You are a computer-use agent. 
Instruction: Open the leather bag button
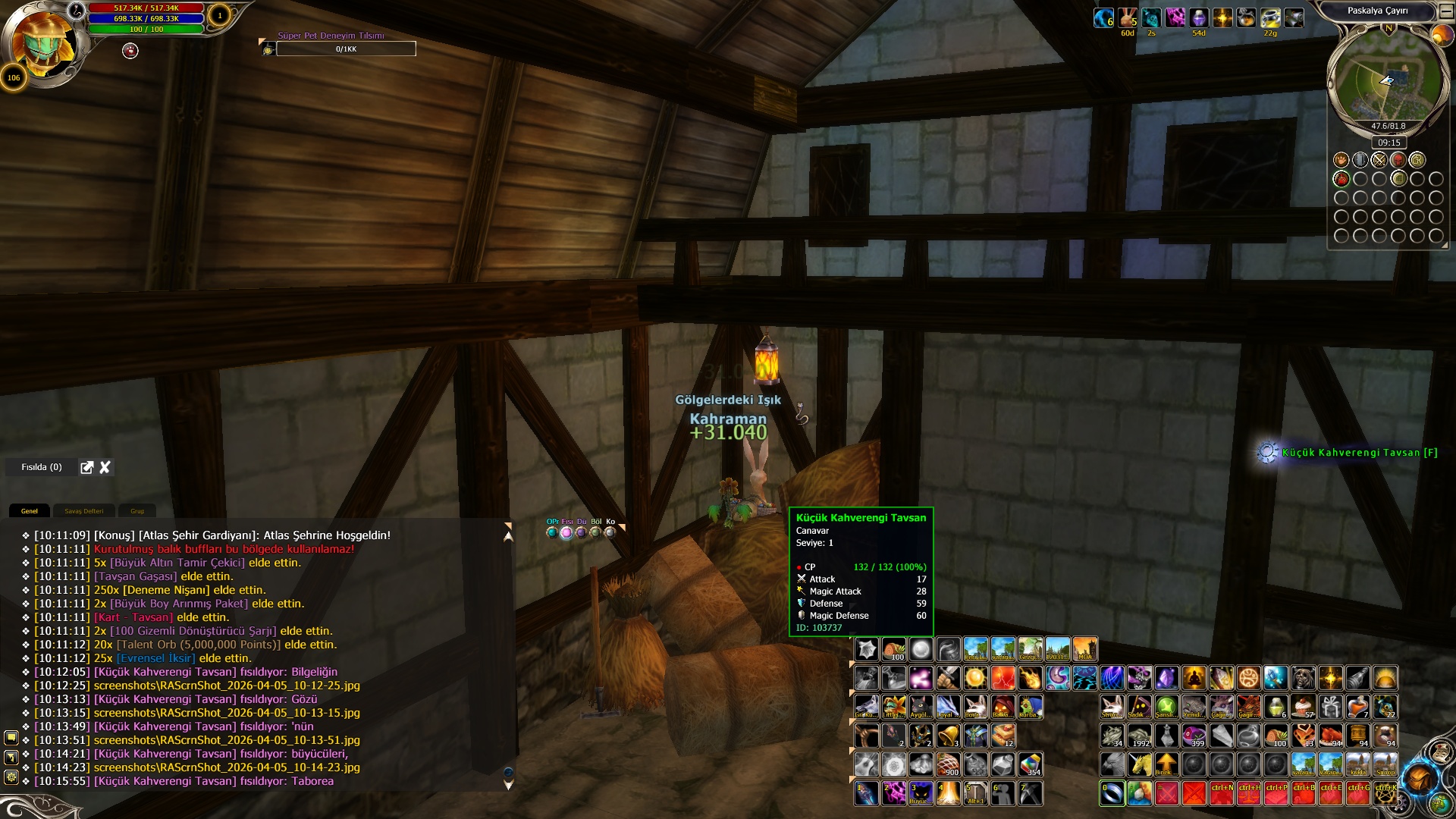tap(1419, 778)
